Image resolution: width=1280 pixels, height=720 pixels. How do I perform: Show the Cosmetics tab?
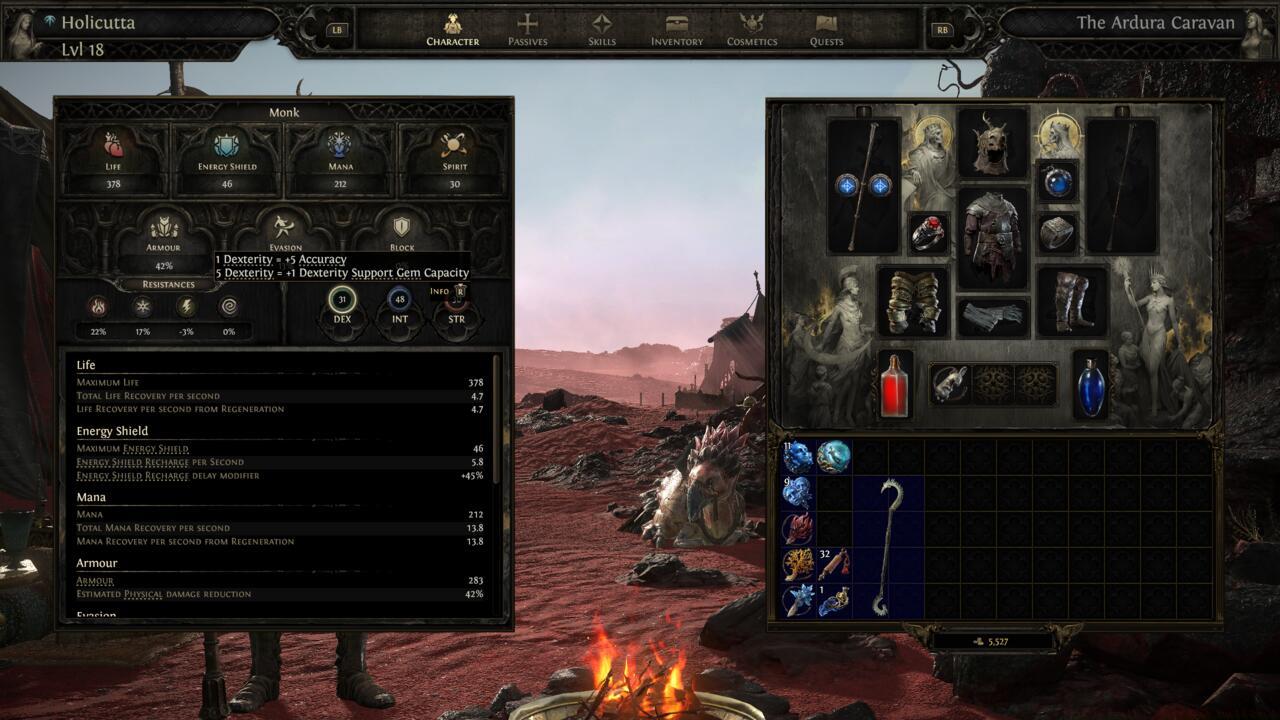point(752,30)
